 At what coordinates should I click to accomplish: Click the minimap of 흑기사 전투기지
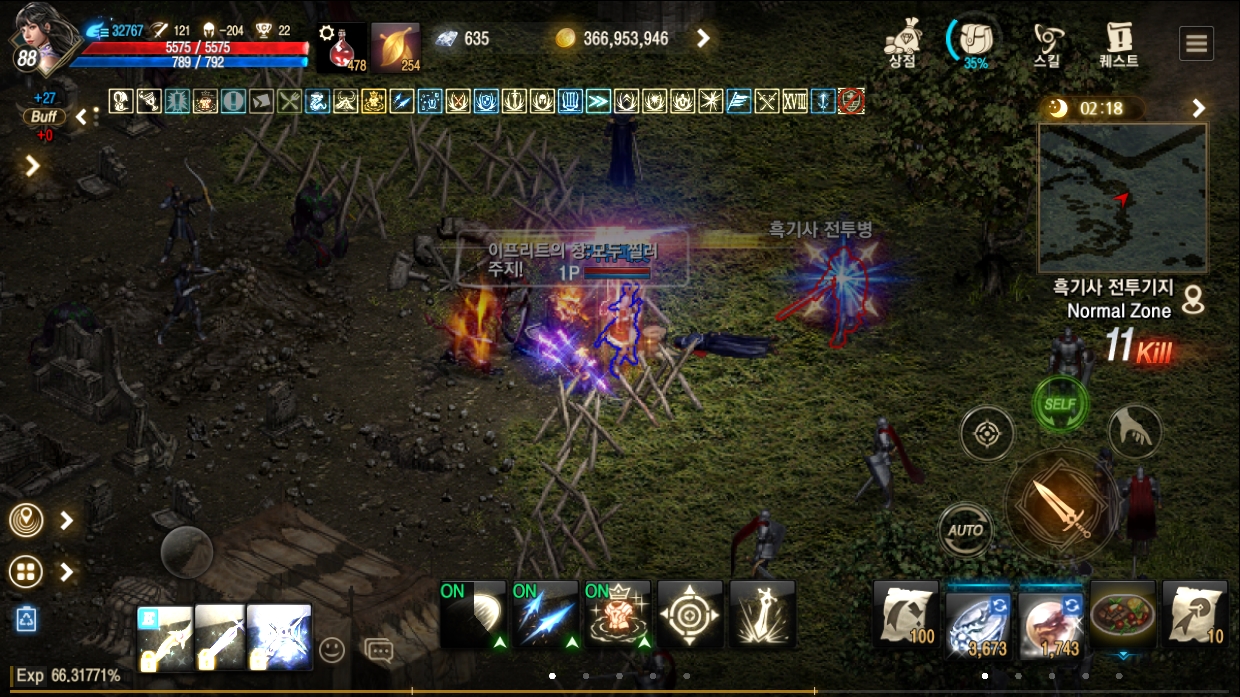click(x=1122, y=198)
